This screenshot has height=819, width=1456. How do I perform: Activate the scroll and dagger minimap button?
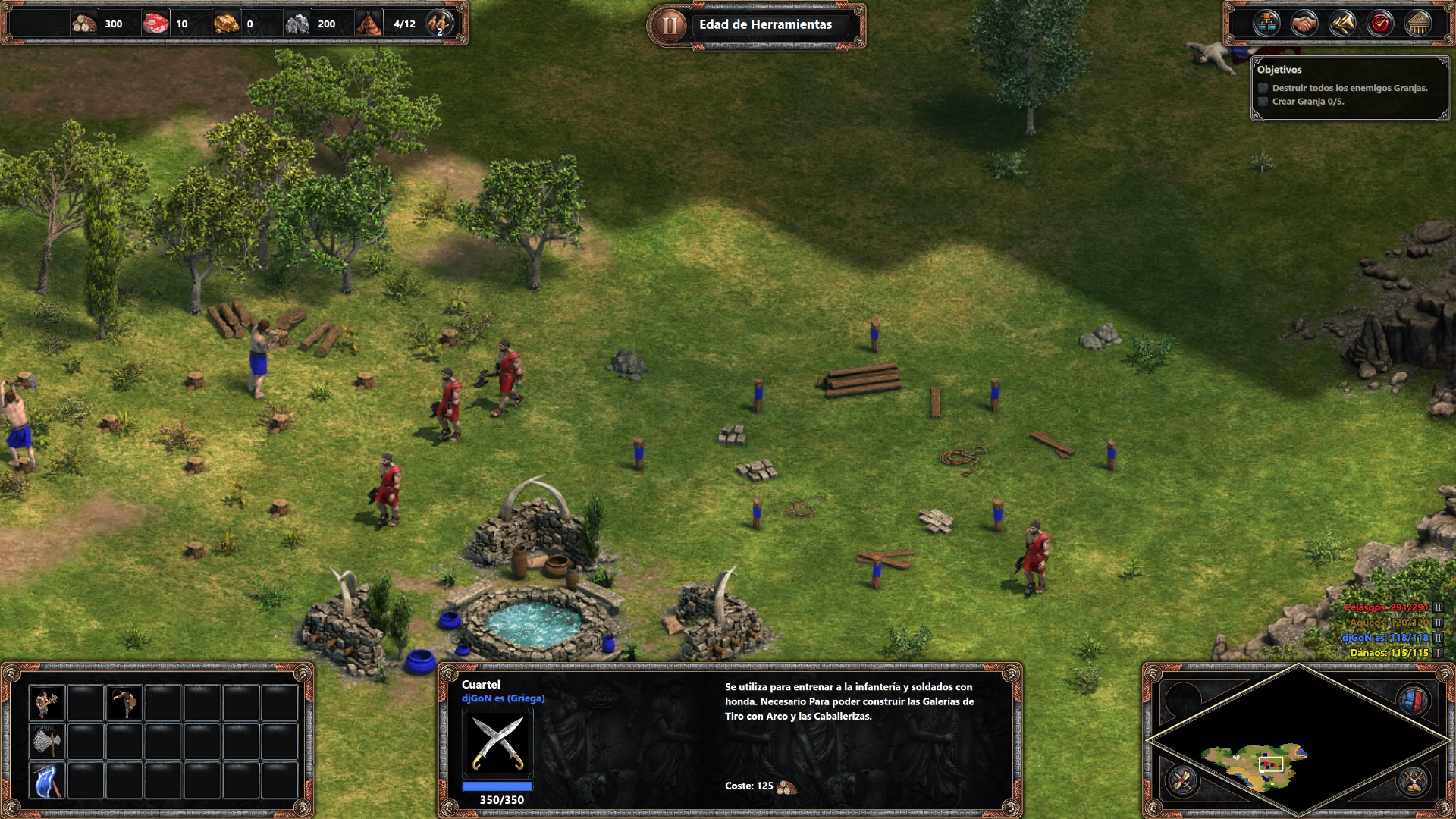tap(1183, 780)
